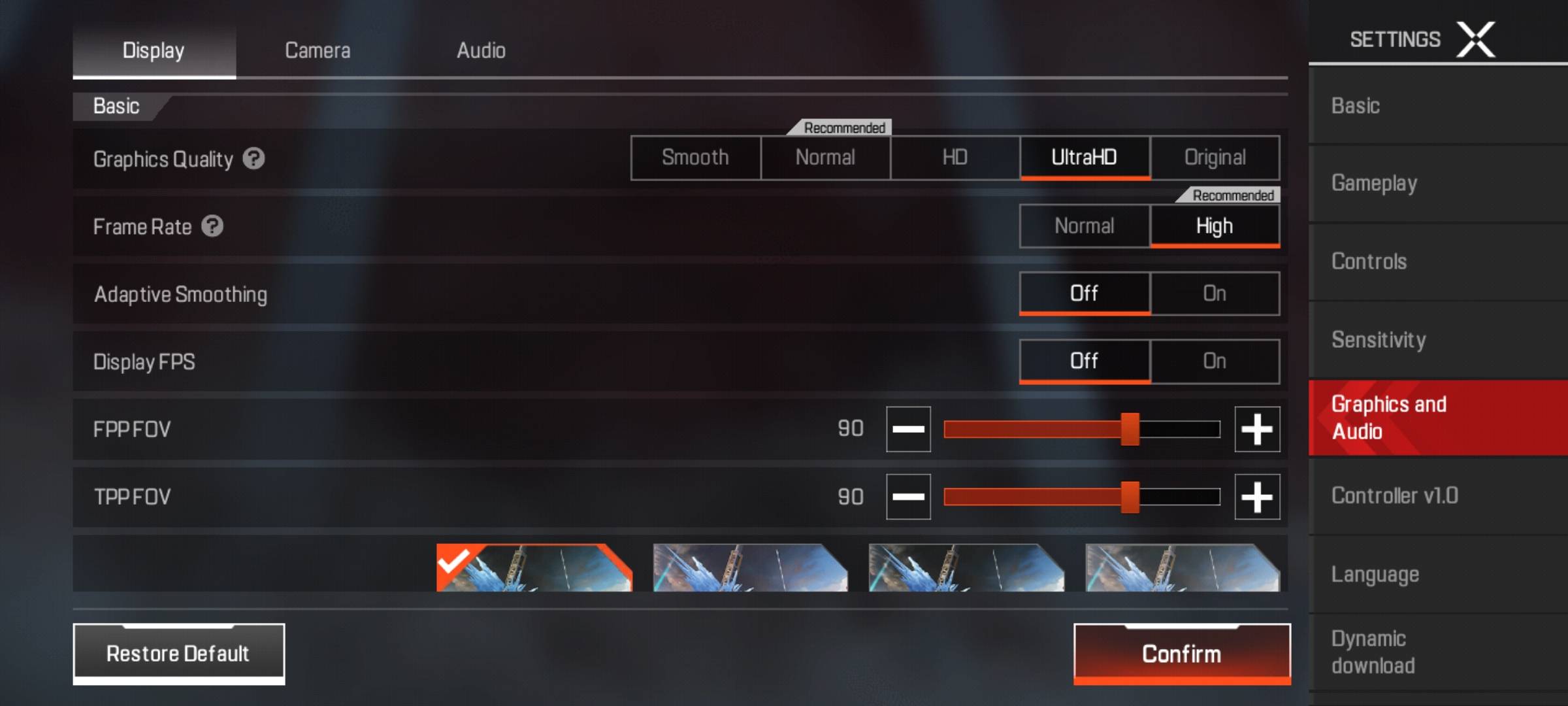Image resolution: width=1568 pixels, height=706 pixels.
Task: Switch to the Camera tab
Action: [x=318, y=50]
